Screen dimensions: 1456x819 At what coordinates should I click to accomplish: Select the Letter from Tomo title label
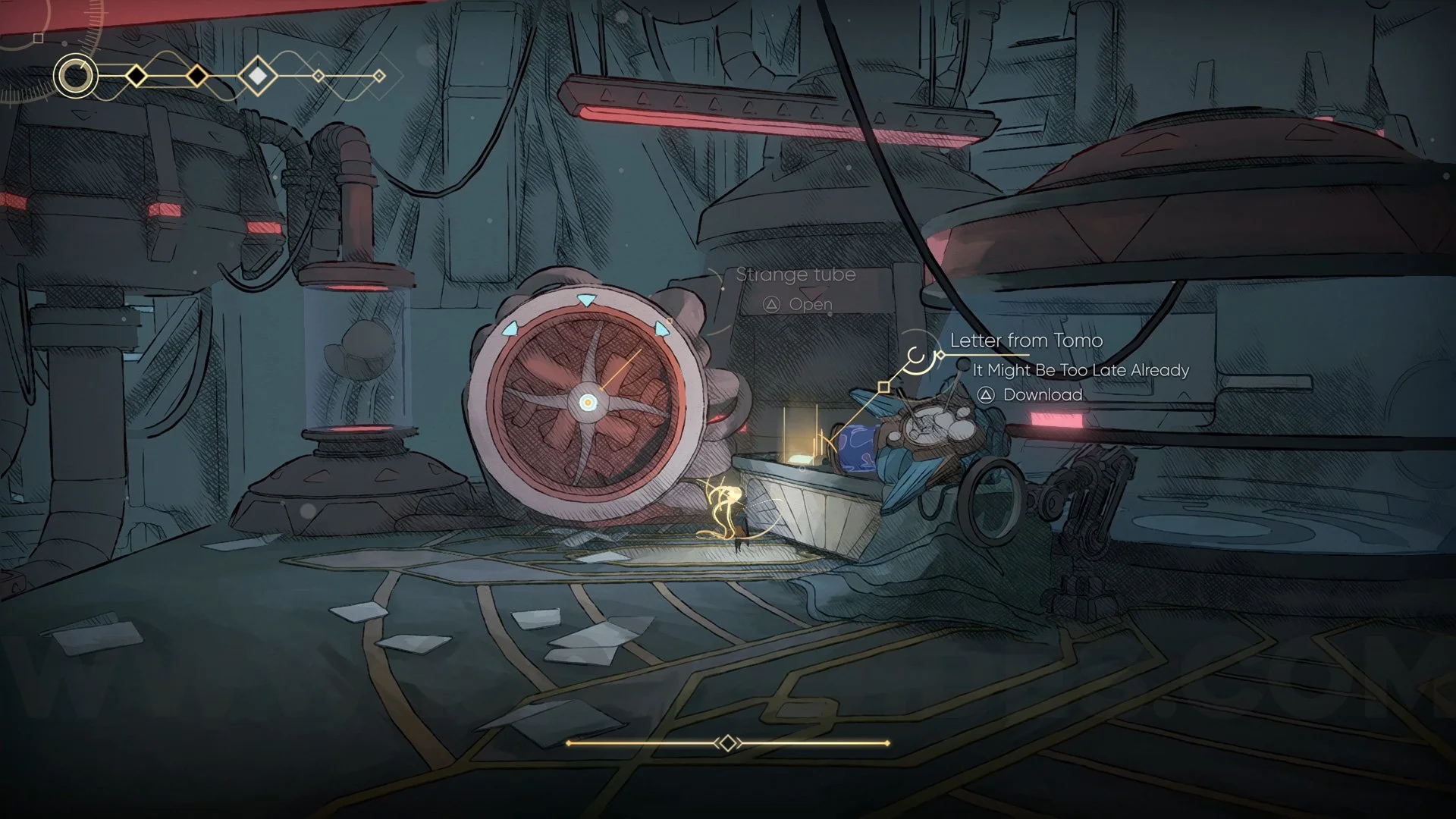tap(1026, 340)
